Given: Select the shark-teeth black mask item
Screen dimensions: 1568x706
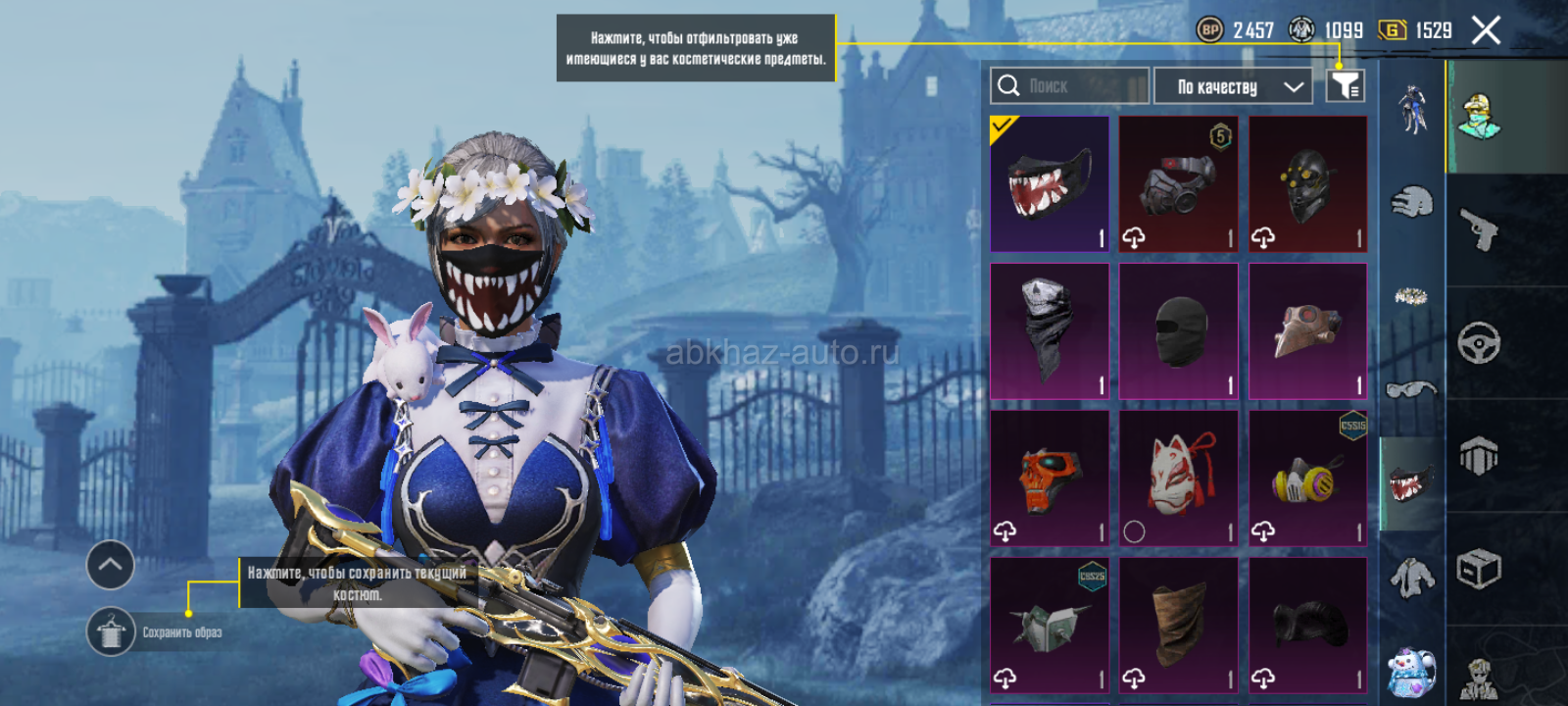Looking at the screenshot, I should tap(1050, 184).
